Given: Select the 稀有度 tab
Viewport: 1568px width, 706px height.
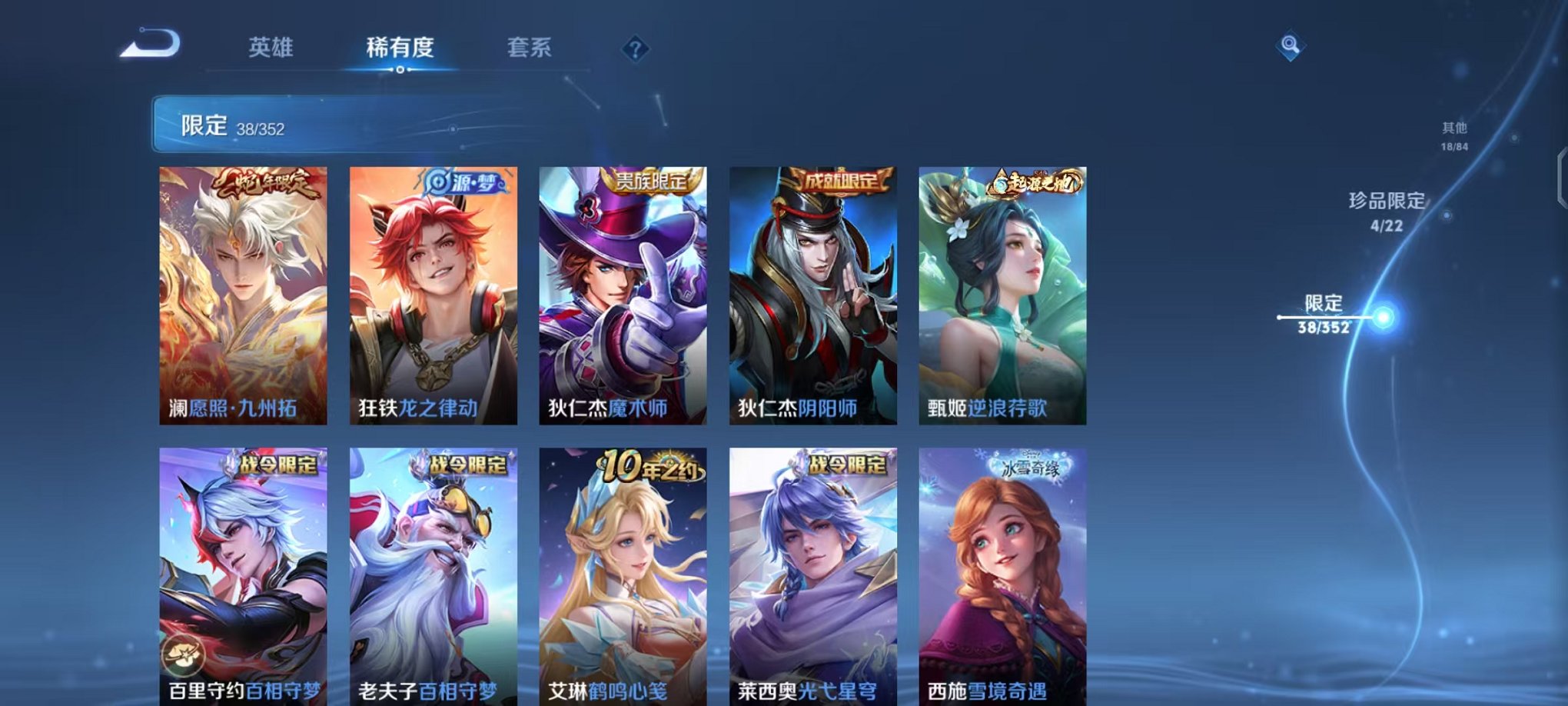Looking at the screenshot, I should pos(400,48).
